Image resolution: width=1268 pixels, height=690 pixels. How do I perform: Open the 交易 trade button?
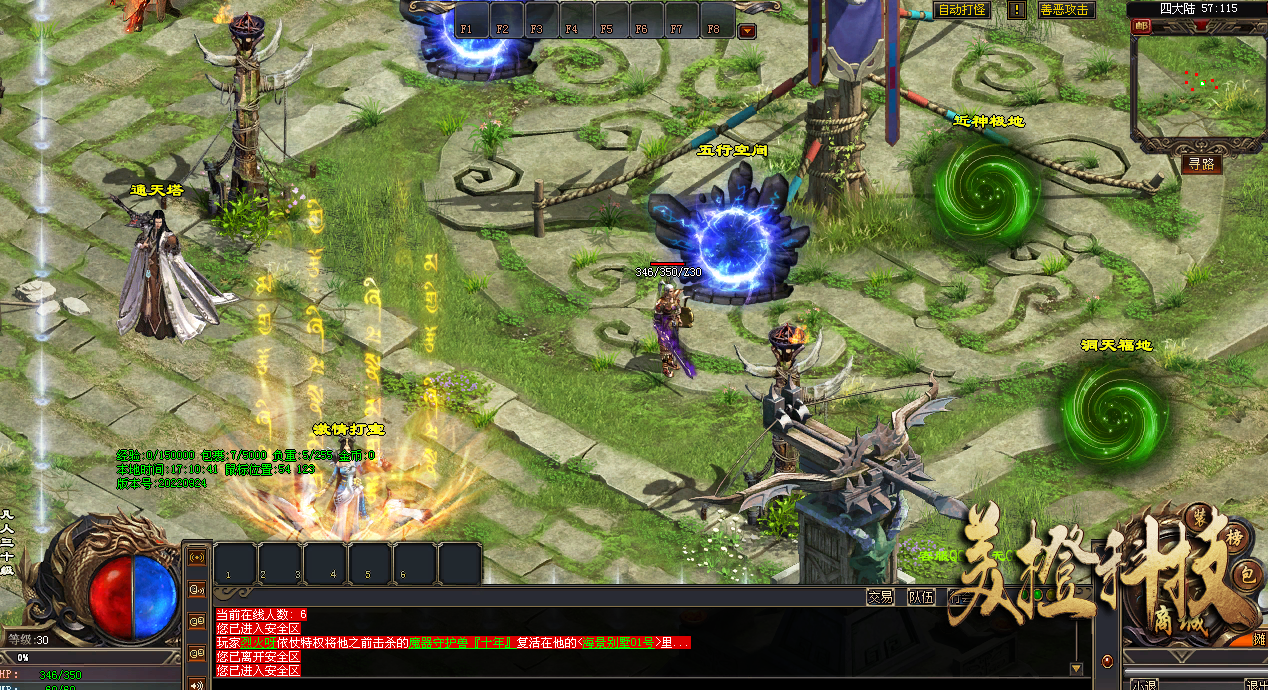[880, 597]
